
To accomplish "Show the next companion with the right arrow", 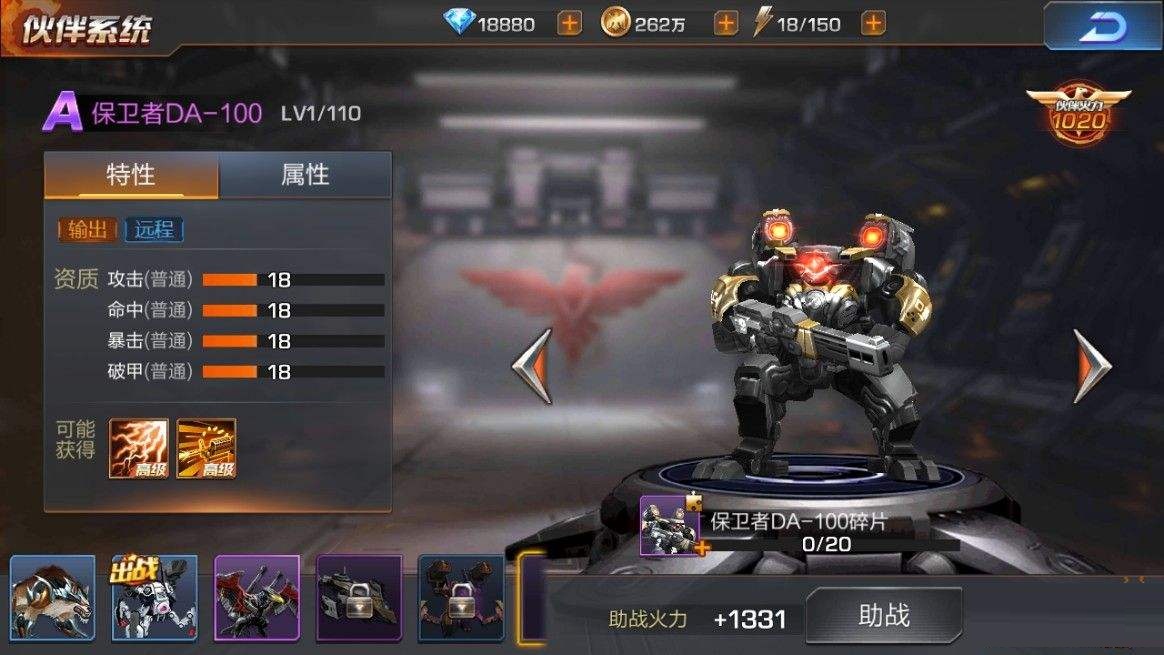I will pyautogui.click(x=1092, y=366).
